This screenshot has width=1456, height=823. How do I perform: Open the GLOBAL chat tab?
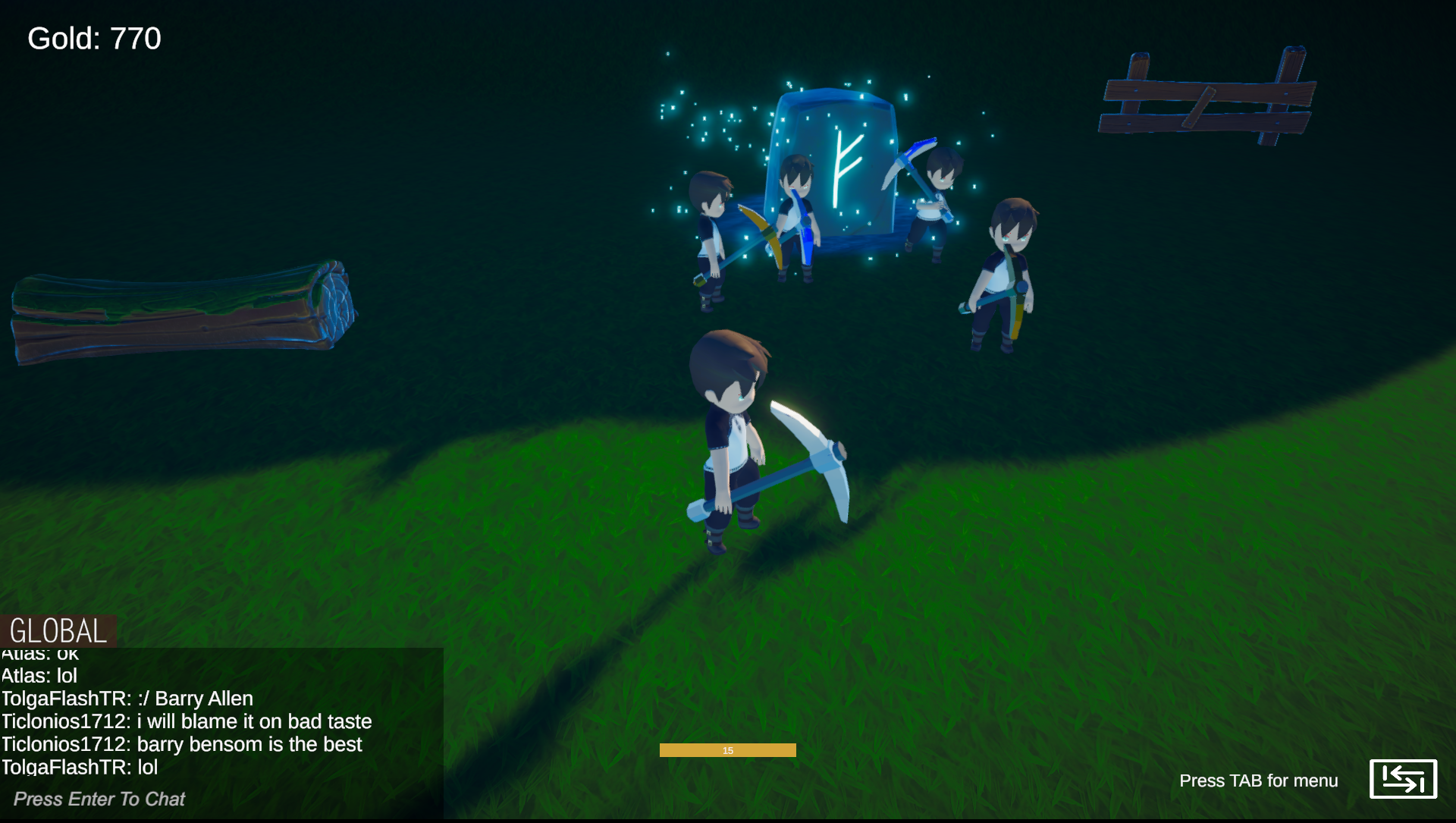(x=57, y=628)
